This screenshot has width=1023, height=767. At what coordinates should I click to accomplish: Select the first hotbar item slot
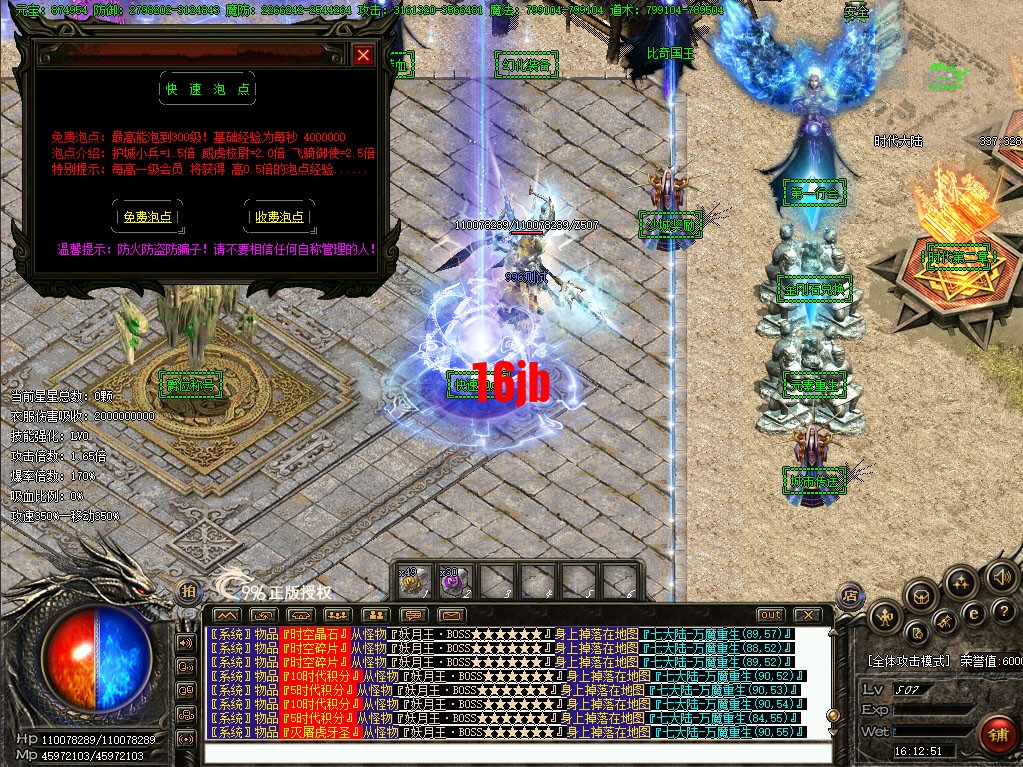[x=410, y=581]
